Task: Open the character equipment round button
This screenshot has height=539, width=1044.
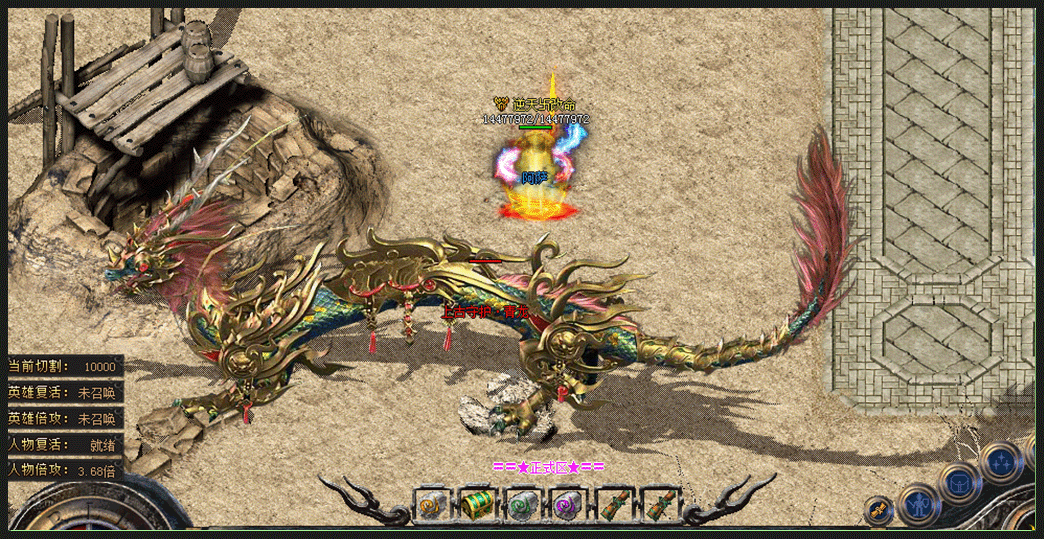Action: coord(917,503)
